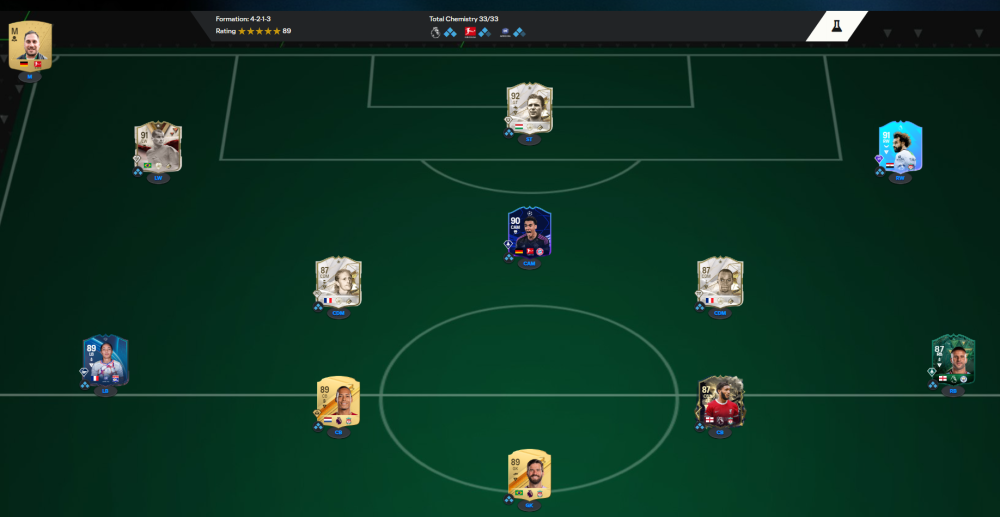Select the 90-rated CAM card
Viewport: 1000px width, 517px height.
point(529,232)
